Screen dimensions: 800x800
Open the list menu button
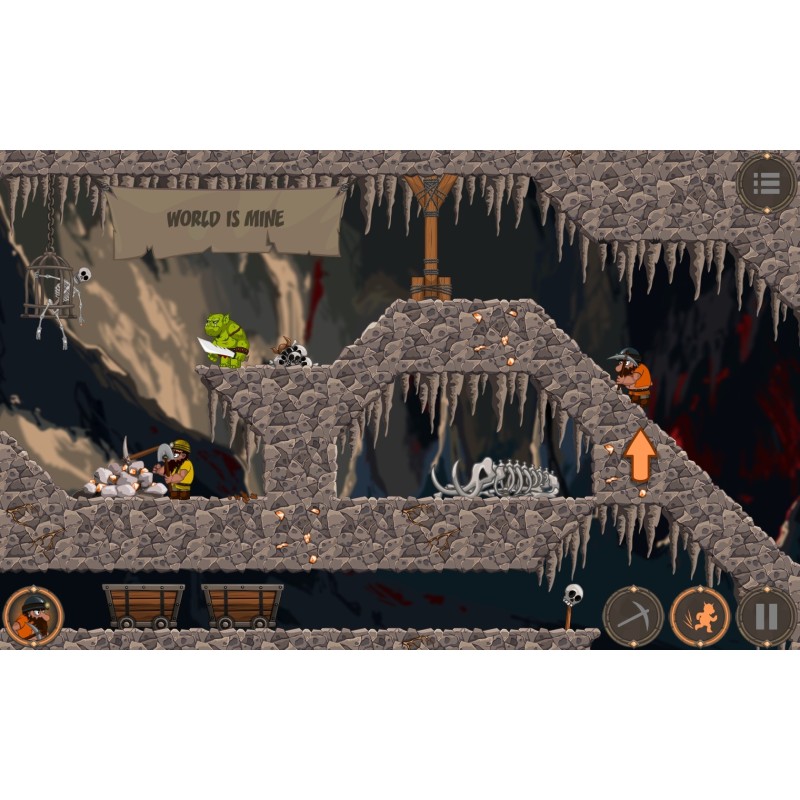point(766,184)
